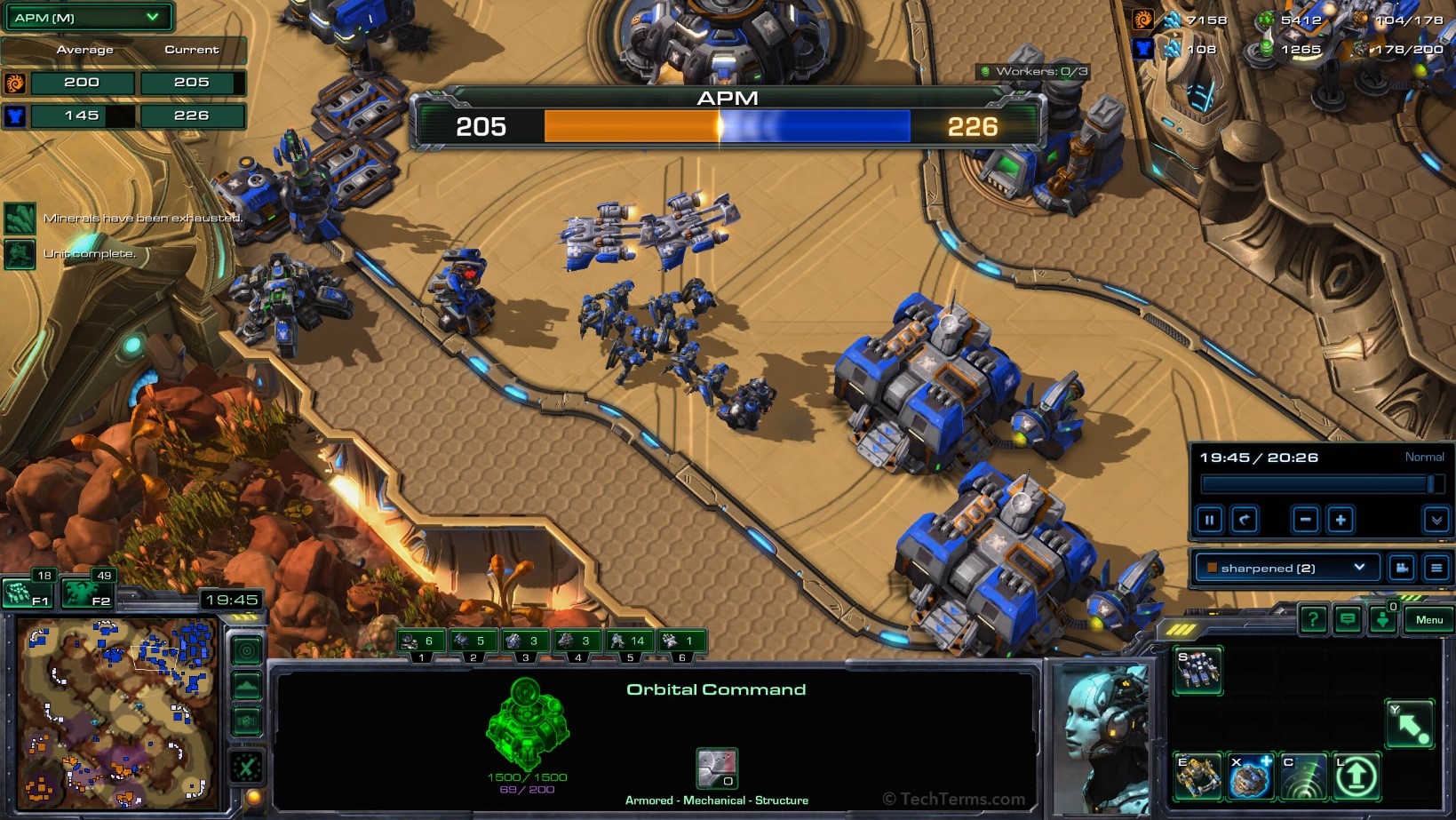The height and width of the screenshot is (820, 1456).
Task: Click the Lift Off command
Action: point(1356,776)
